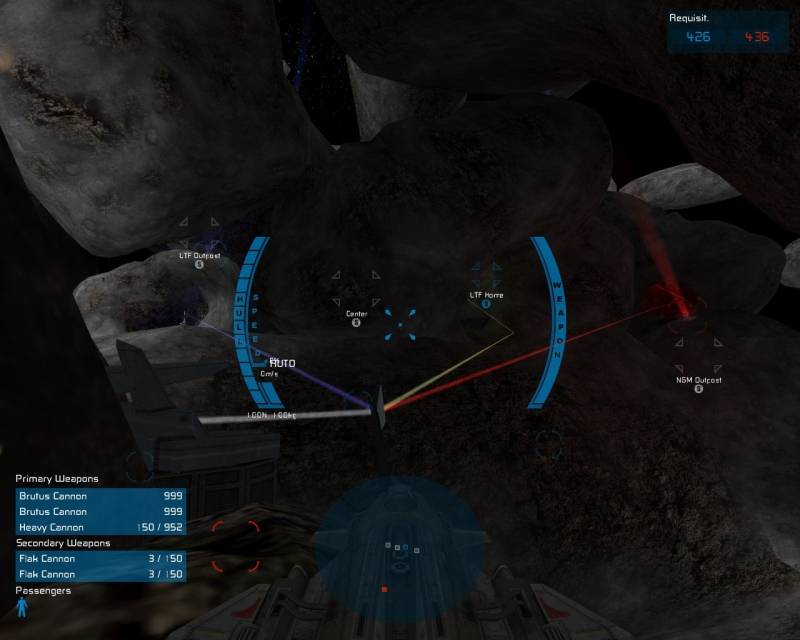Image resolution: width=800 pixels, height=640 pixels.
Task: Target the LTF Outpost waypoint marker
Action: 199,264
